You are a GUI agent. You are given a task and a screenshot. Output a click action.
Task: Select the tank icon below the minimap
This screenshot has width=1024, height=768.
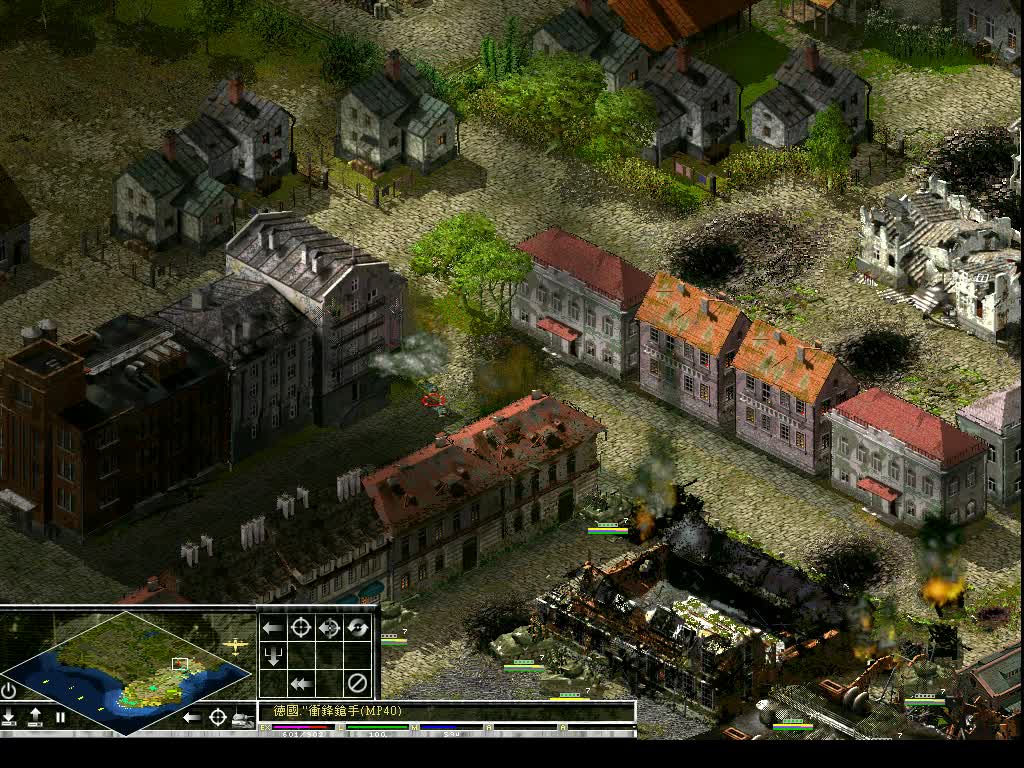(x=243, y=717)
